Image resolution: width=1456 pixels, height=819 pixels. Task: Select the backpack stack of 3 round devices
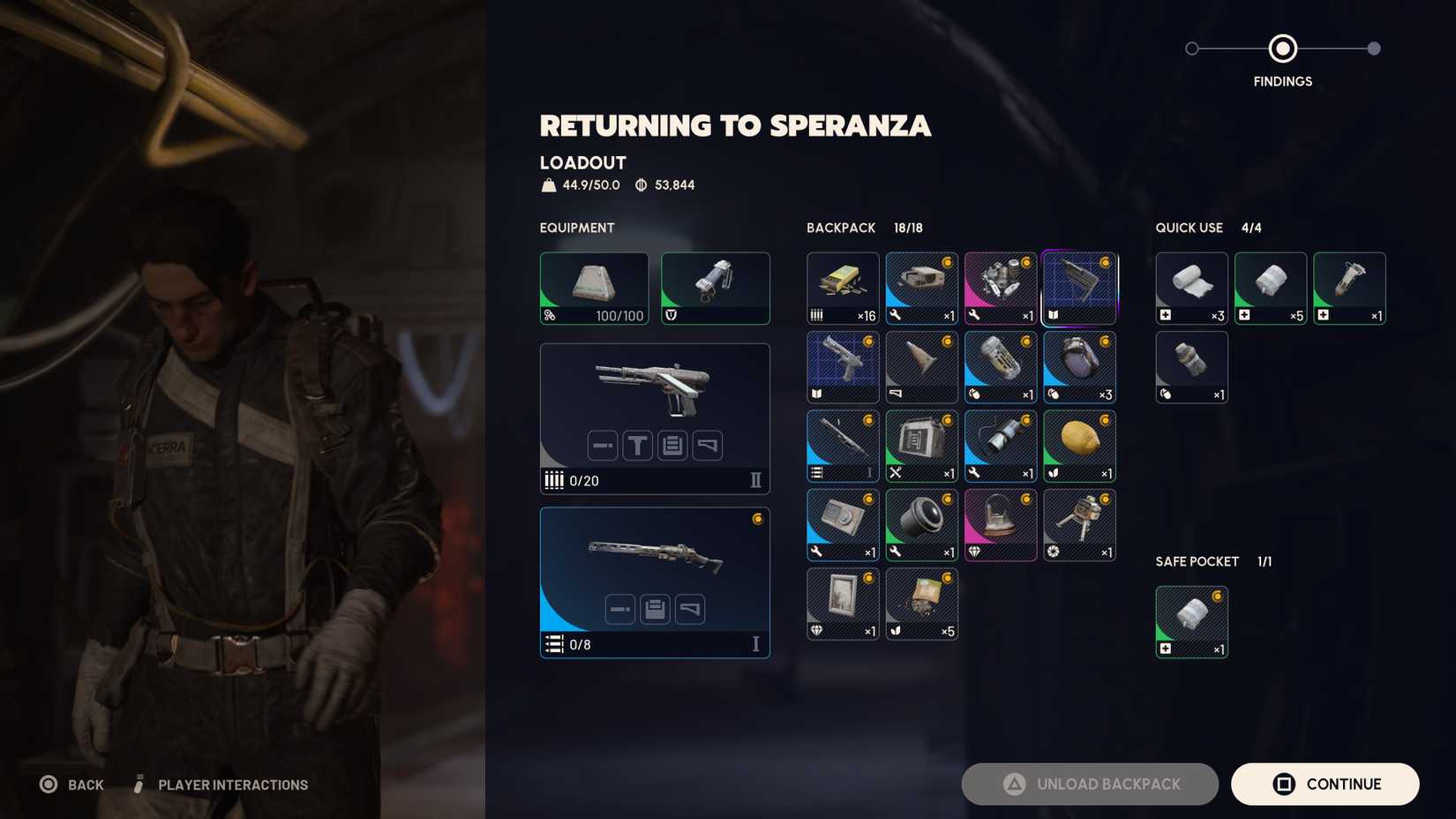click(x=1079, y=367)
